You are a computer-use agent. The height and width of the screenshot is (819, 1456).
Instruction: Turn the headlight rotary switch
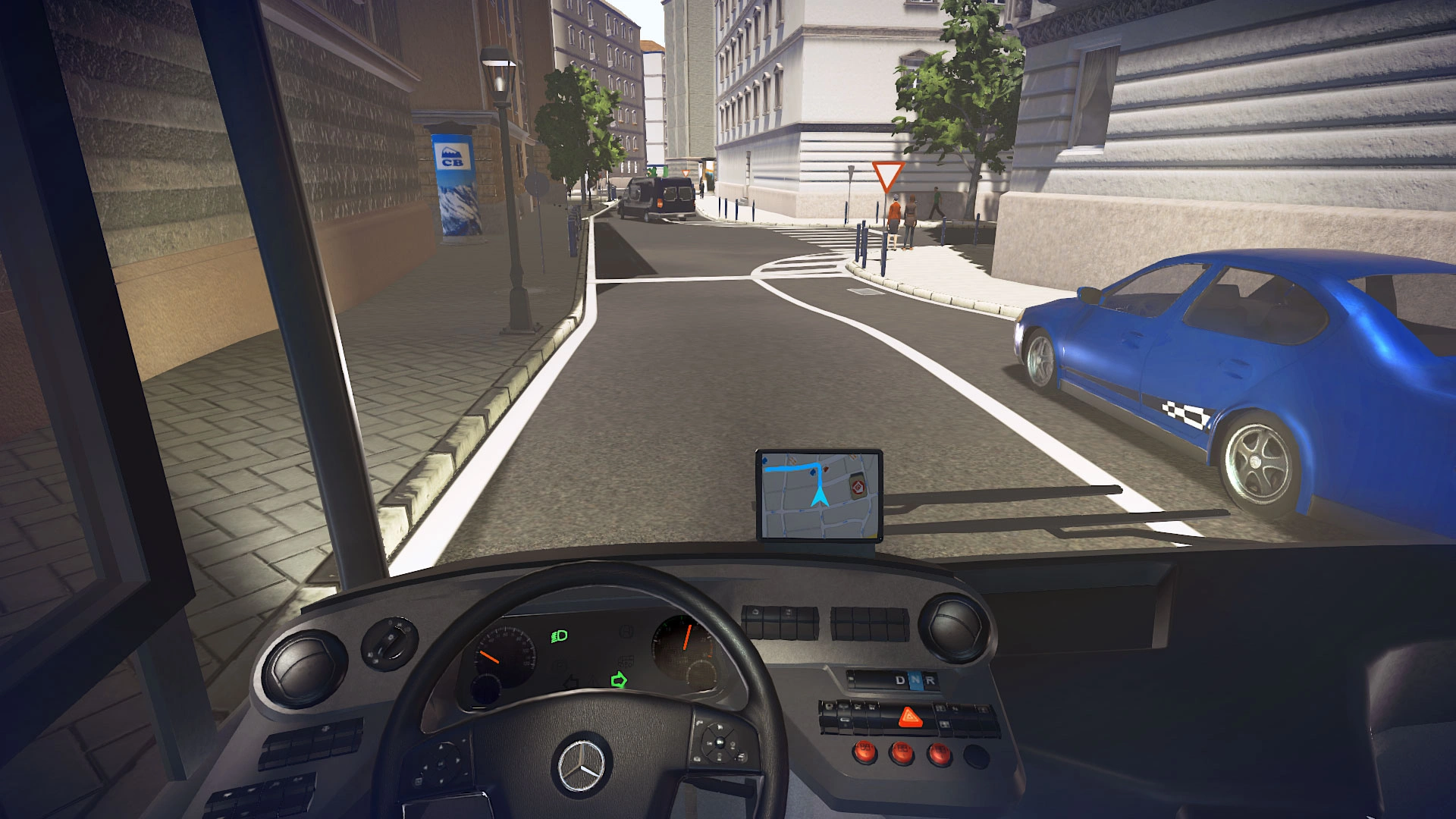click(390, 643)
